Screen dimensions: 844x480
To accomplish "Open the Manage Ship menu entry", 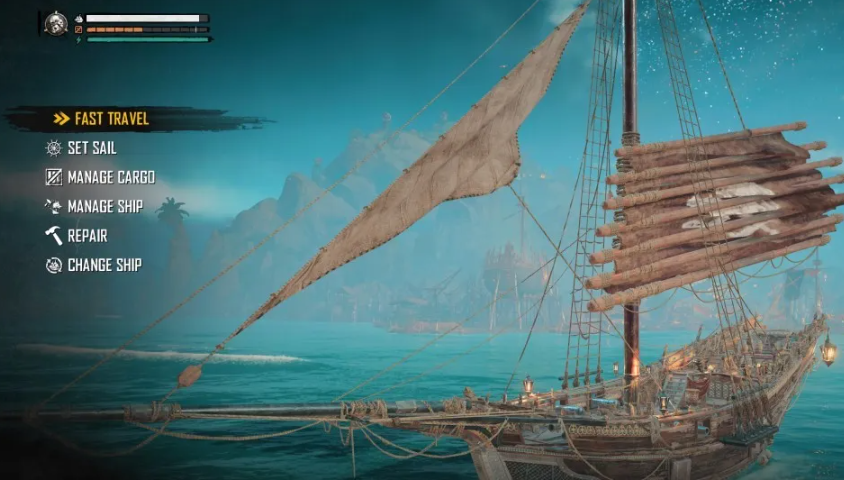I will [x=104, y=207].
